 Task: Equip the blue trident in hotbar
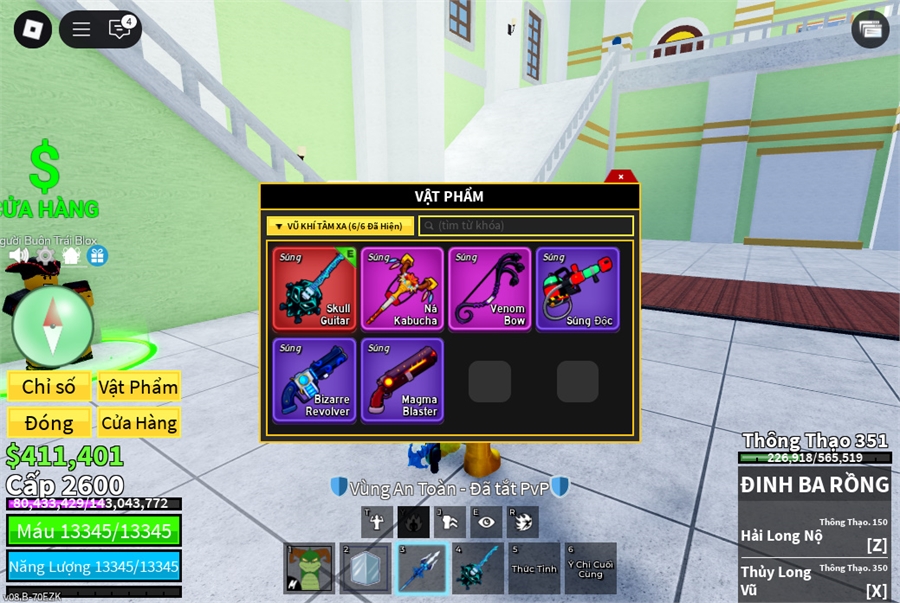tap(421, 569)
